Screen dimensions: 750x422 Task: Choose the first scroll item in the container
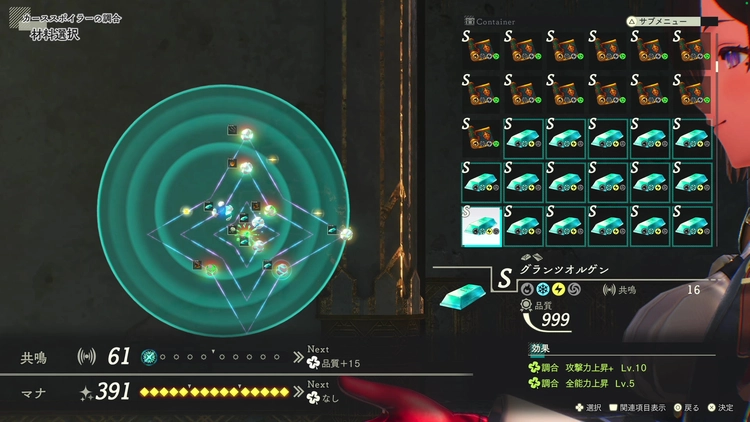point(481,51)
